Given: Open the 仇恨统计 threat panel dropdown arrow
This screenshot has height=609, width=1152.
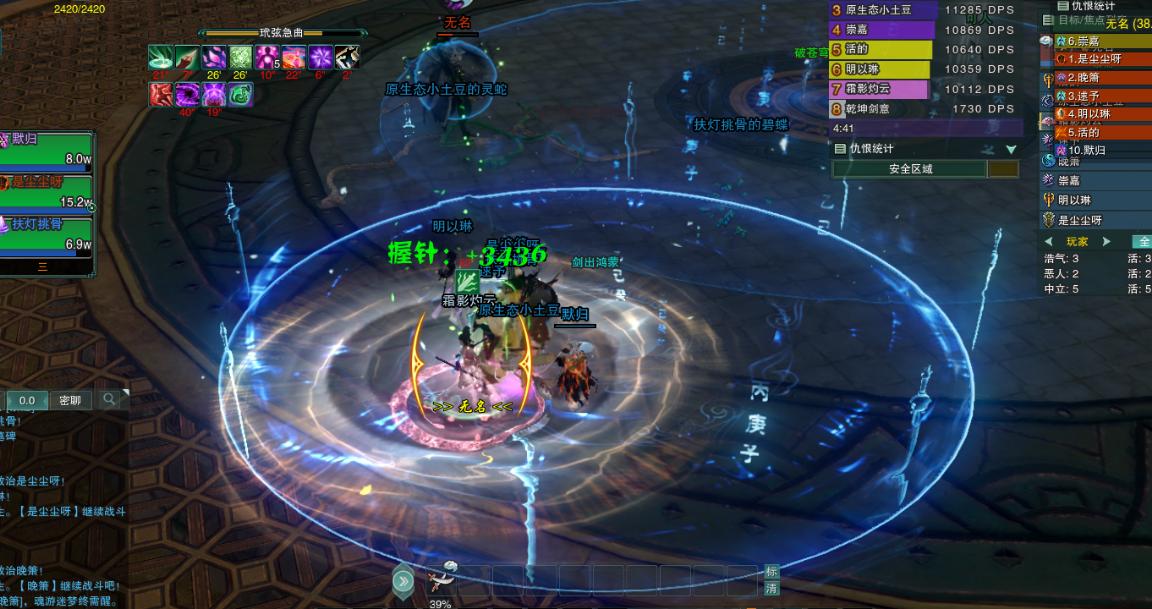Looking at the screenshot, I should click(1011, 149).
